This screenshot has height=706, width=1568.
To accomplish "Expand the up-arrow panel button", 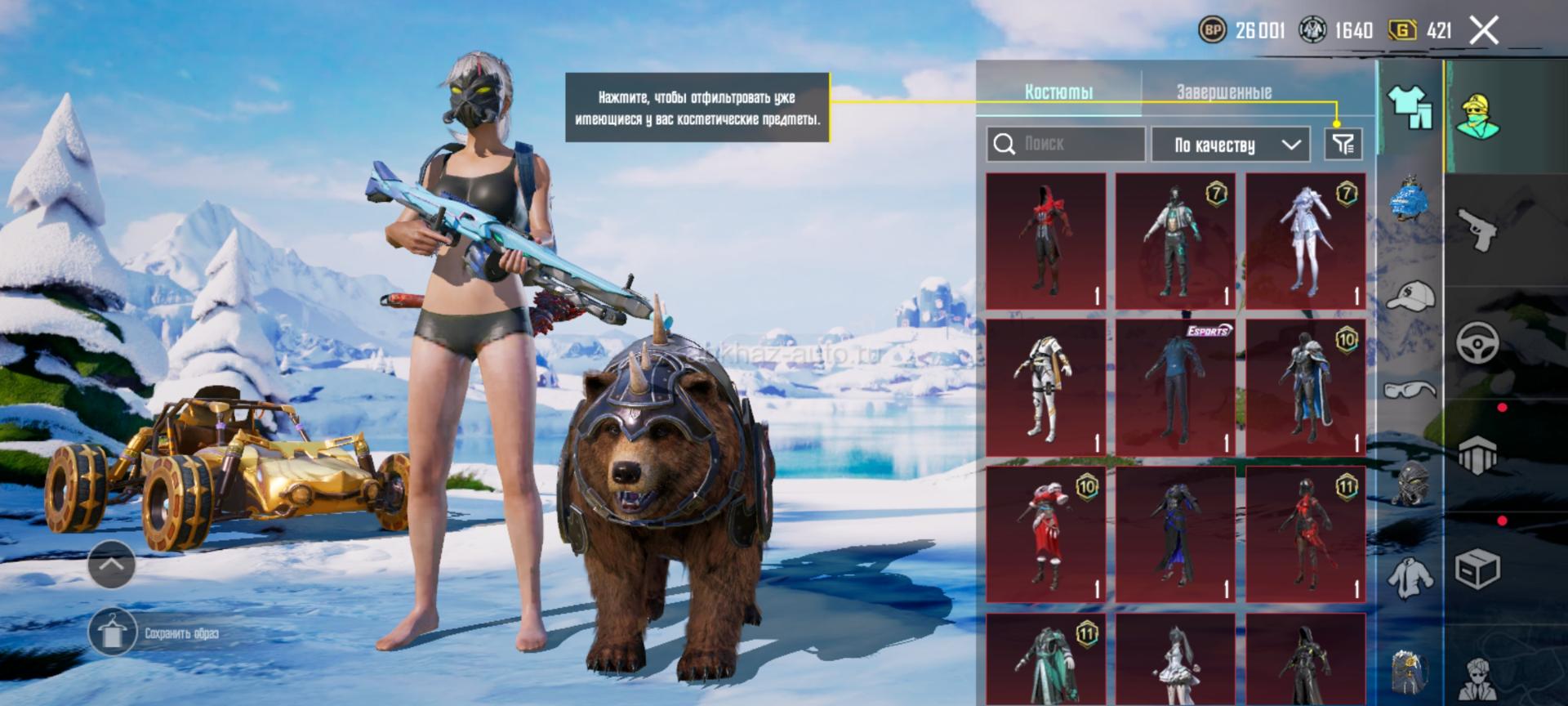I will 112,564.
